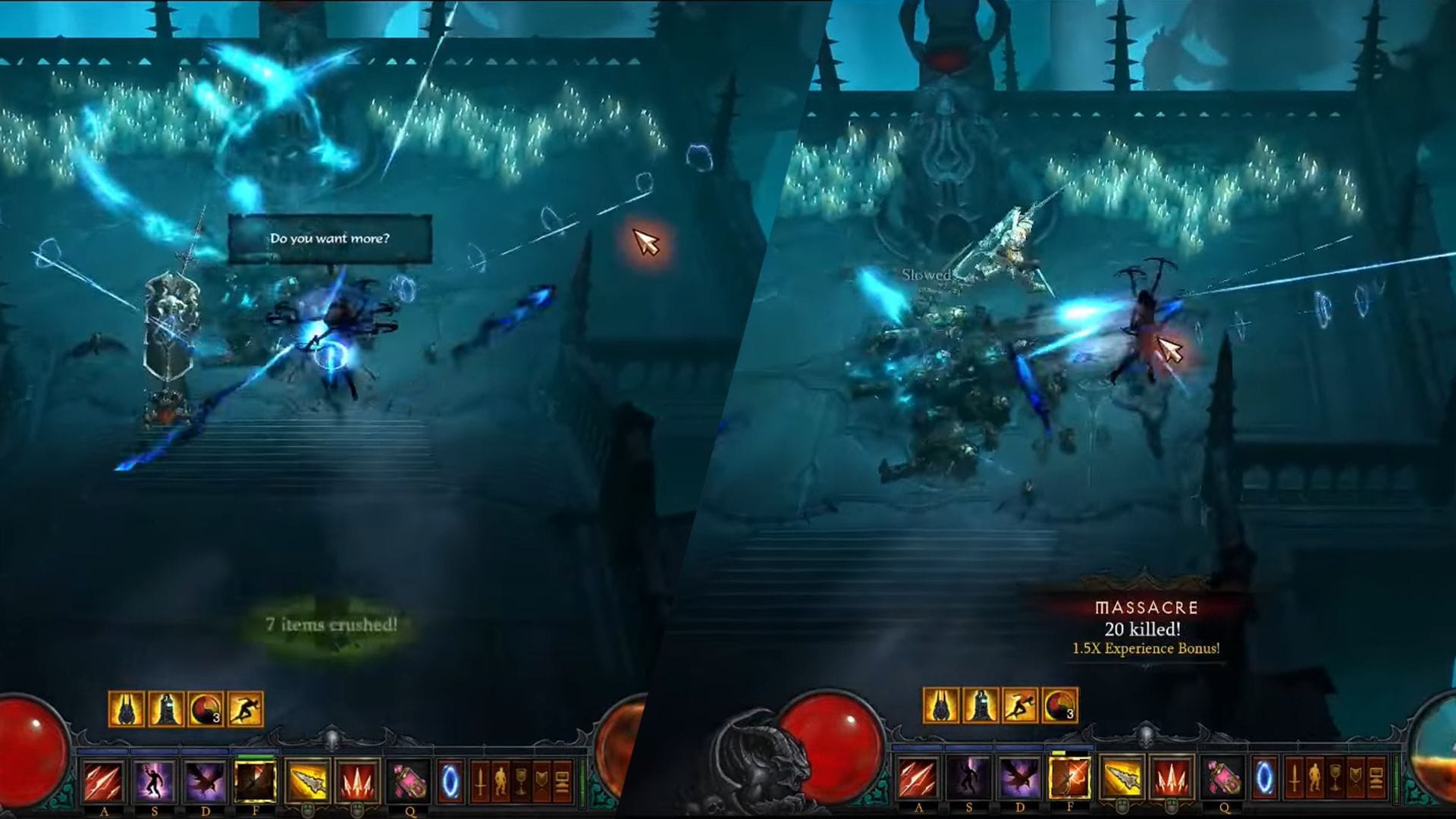Screen dimensions: 1456x819
Task: Select the Hungering Arrow skill on left mouse slot
Action: click(x=306, y=781)
